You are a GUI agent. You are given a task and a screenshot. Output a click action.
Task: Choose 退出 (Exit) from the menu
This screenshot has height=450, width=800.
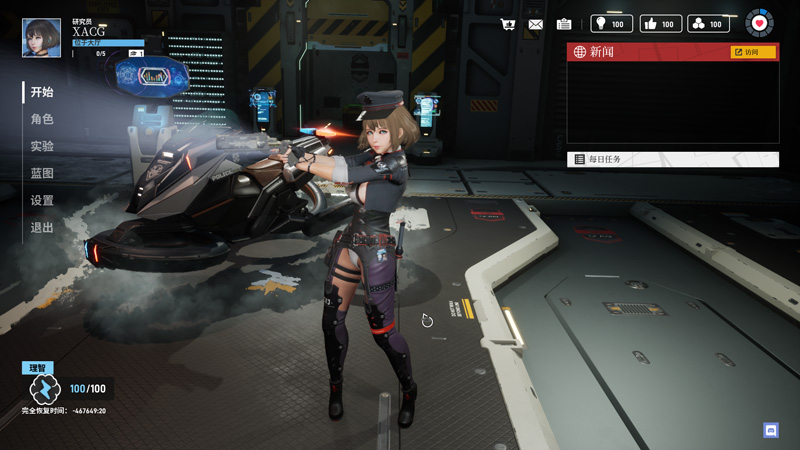(42, 227)
